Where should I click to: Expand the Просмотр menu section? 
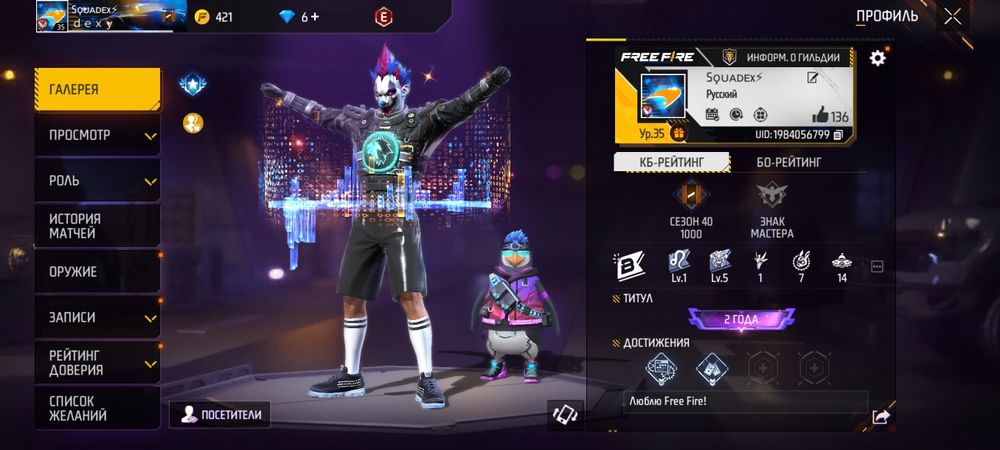coord(97,135)
